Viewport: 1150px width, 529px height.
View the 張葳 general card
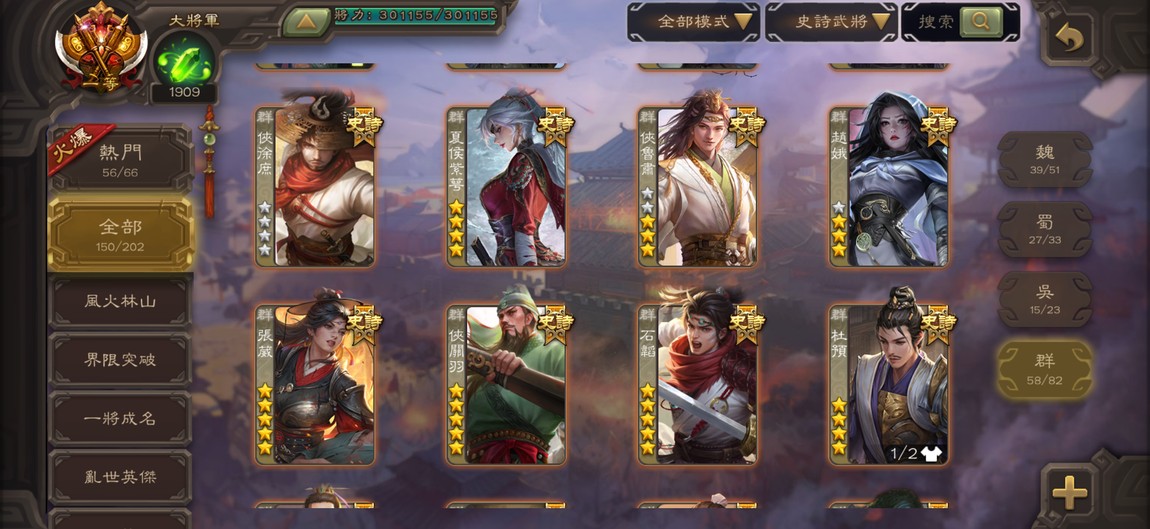pyautogui.click(x=315, y=385)
